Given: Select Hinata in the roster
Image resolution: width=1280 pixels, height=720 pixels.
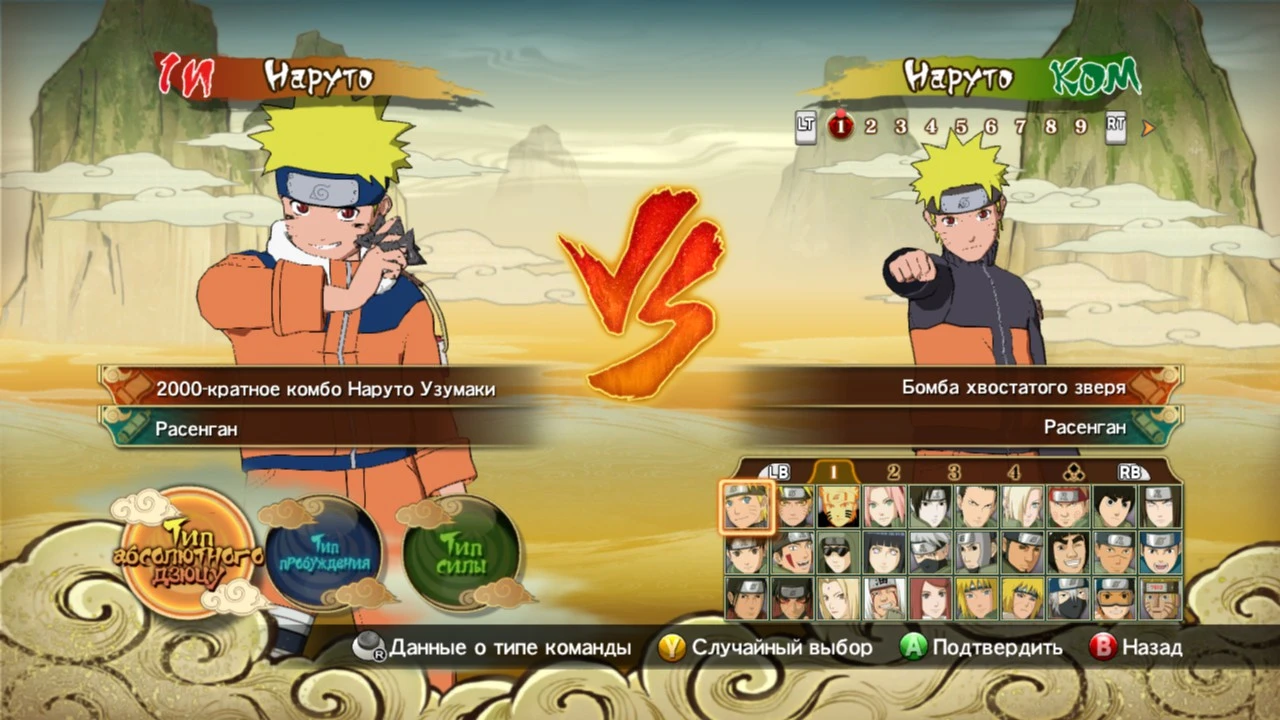Looking at the screenshot, I should [885, 554].
